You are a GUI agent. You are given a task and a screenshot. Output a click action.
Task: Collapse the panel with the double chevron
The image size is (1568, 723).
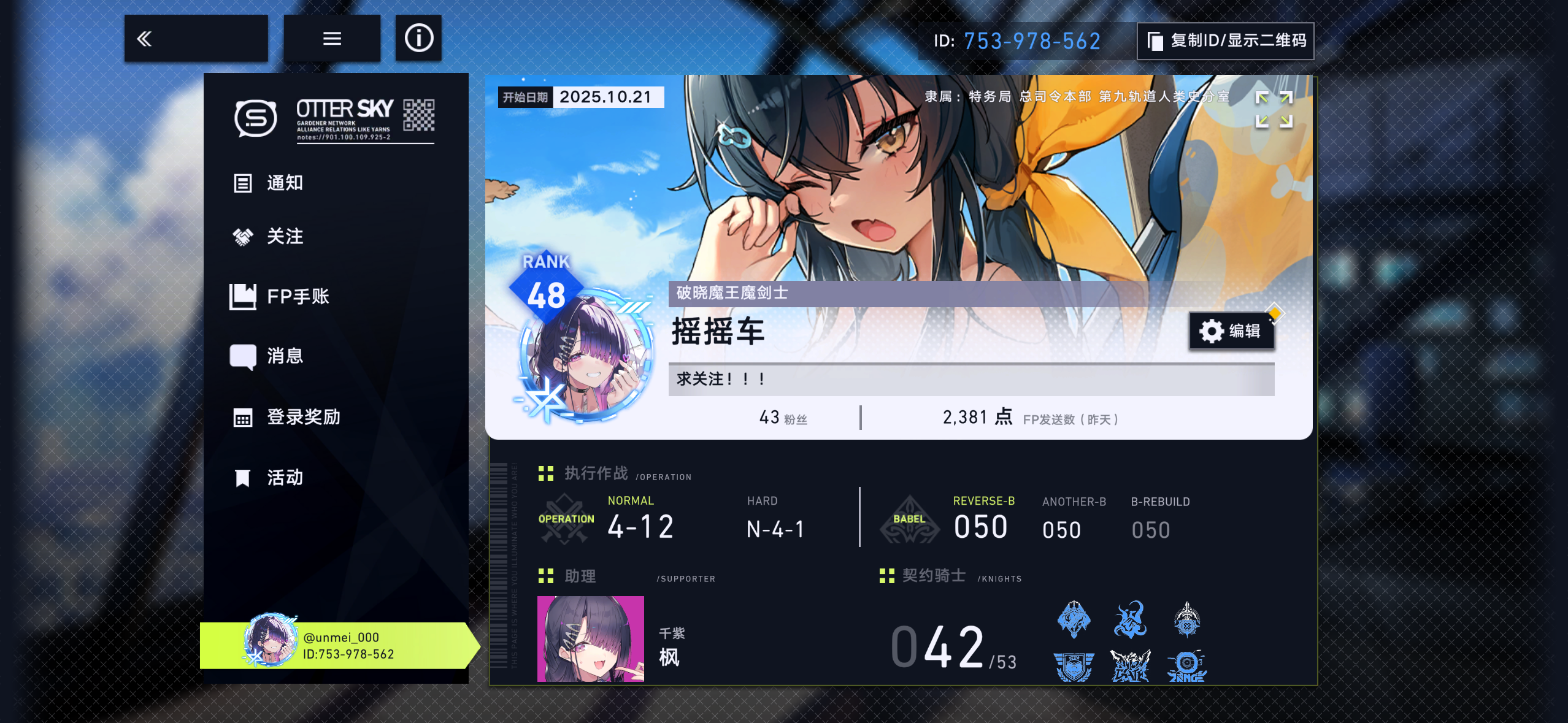click(x=145, y=38)
